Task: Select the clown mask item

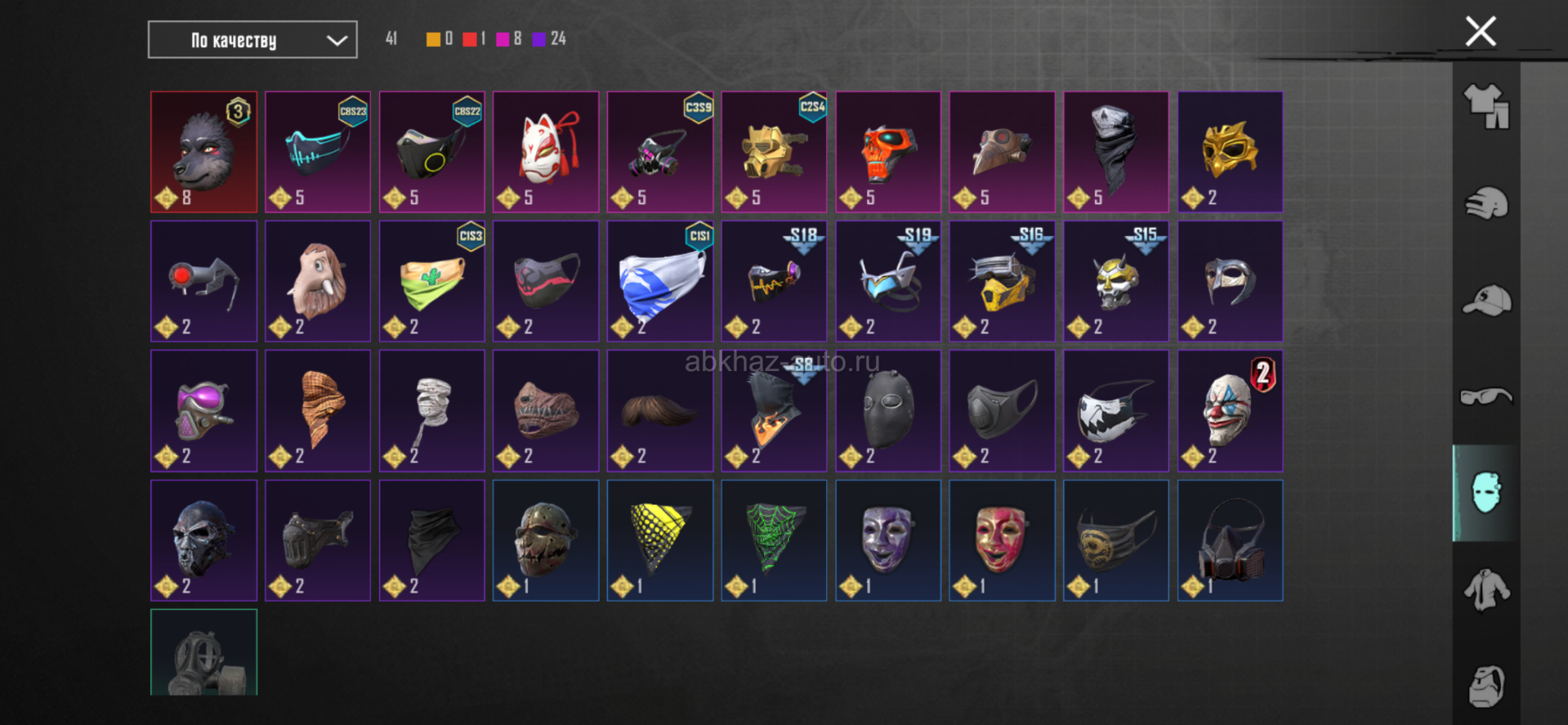Action: point(1230,410)
